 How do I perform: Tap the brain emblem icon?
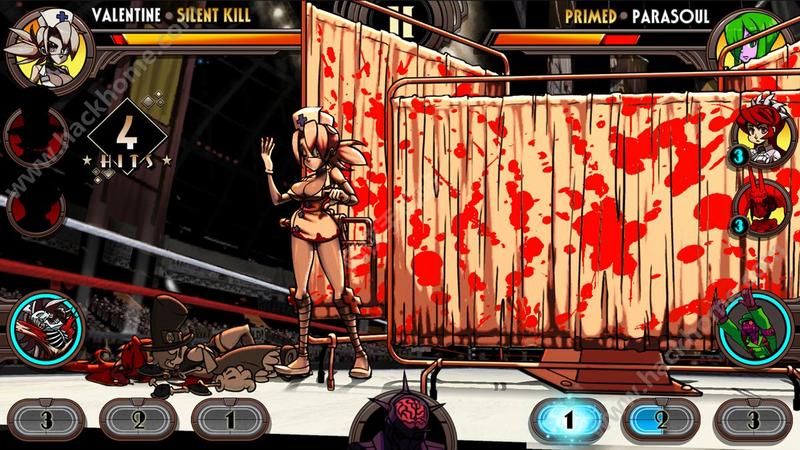(x=401, y=415)
